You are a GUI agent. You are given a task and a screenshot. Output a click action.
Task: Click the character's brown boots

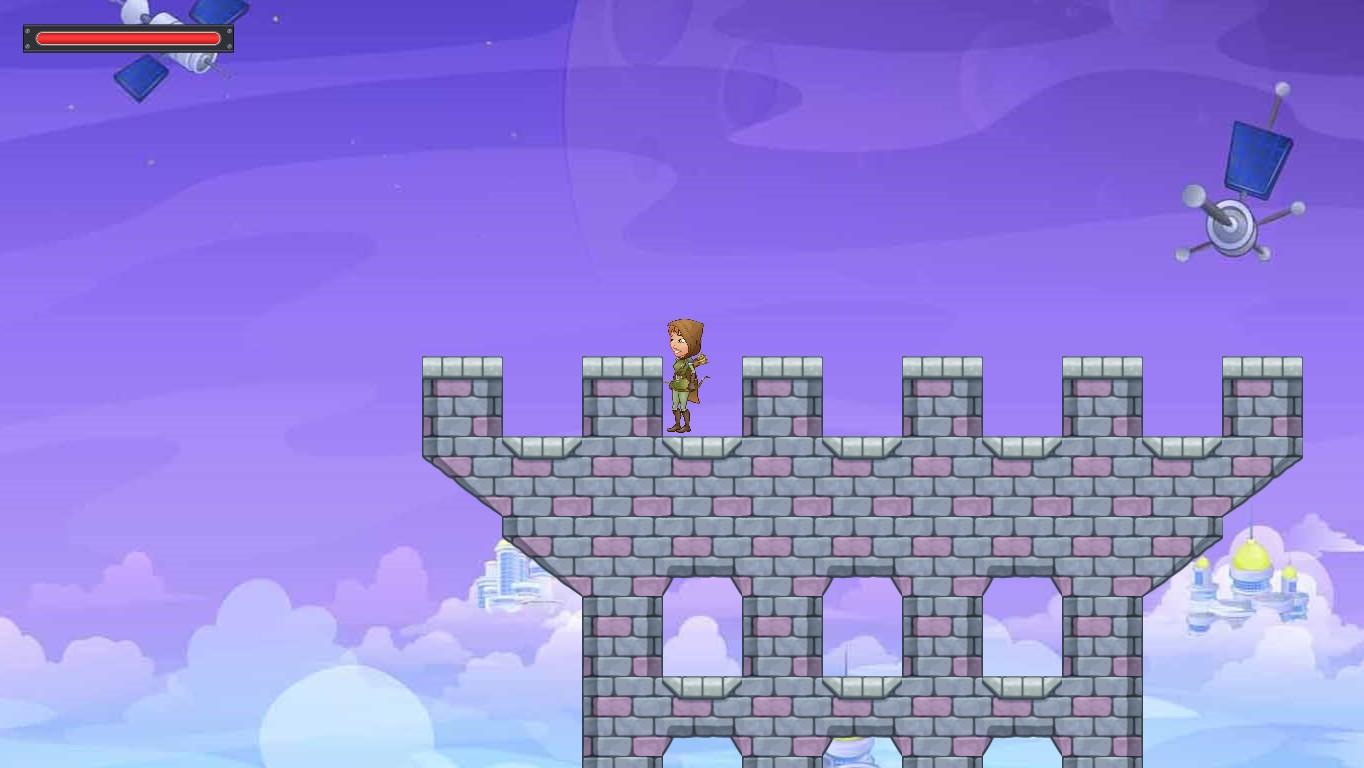click(x=678, y=422)
